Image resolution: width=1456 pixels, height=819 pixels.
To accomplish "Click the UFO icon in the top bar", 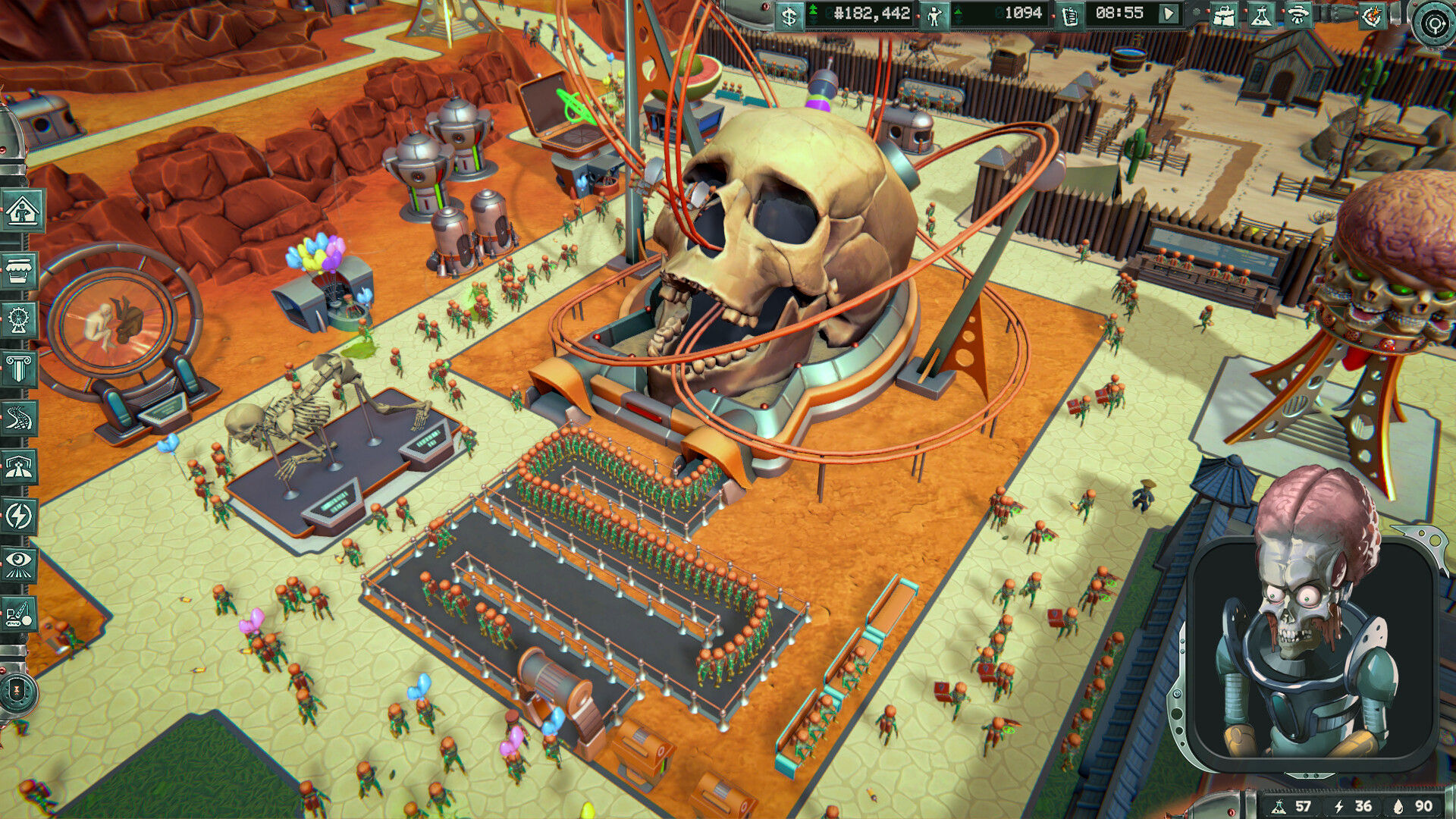I will (1297, 17).
